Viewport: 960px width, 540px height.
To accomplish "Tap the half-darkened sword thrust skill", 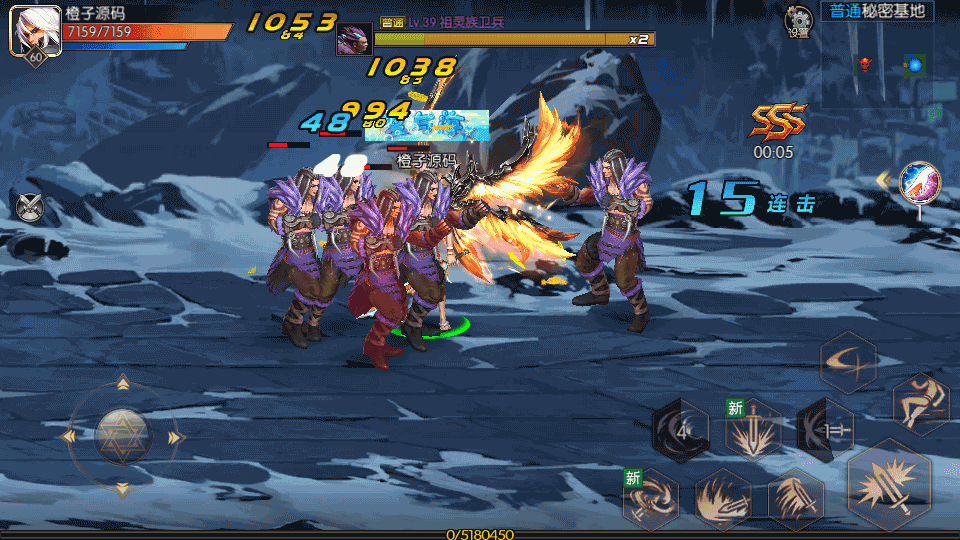I will (x=826, y=431).
